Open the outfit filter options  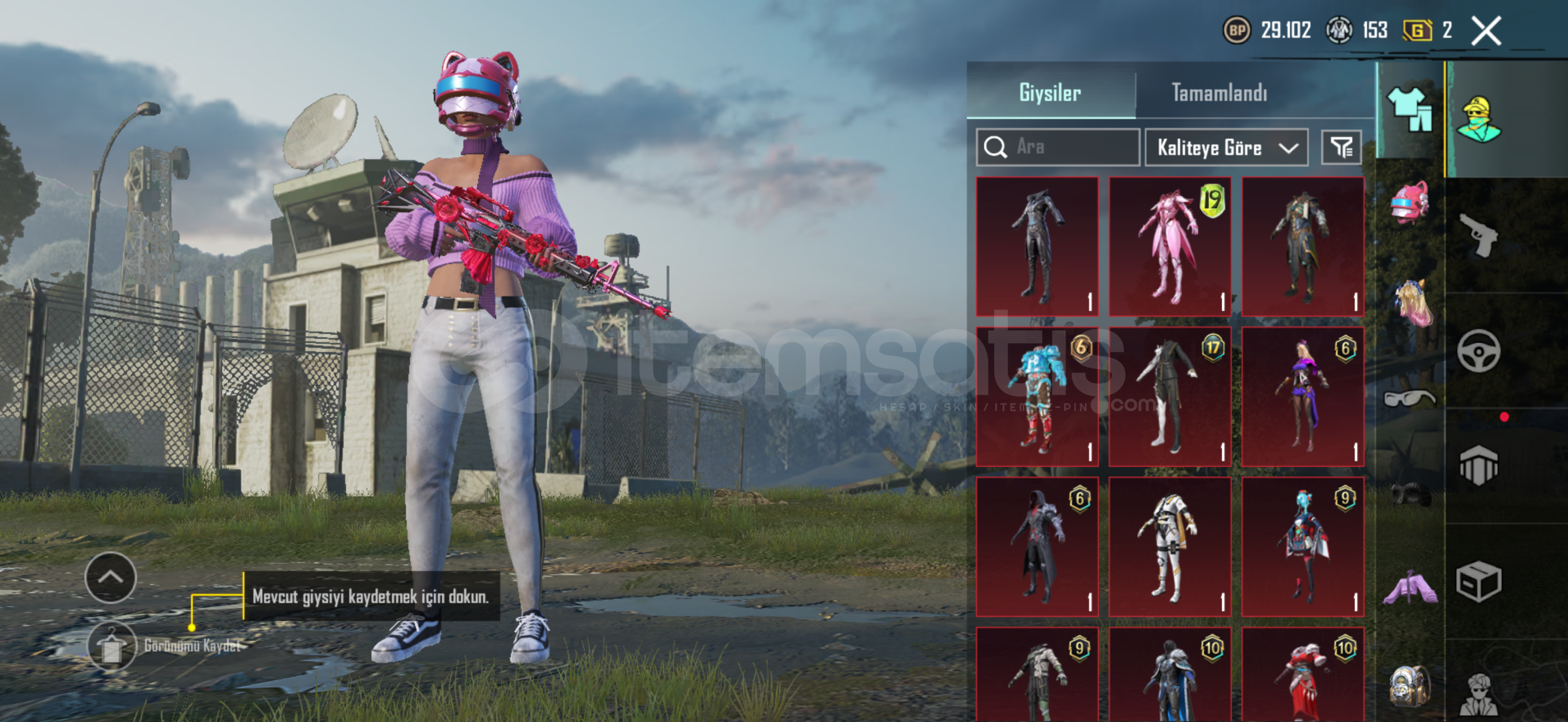(x=1341, y=147)
